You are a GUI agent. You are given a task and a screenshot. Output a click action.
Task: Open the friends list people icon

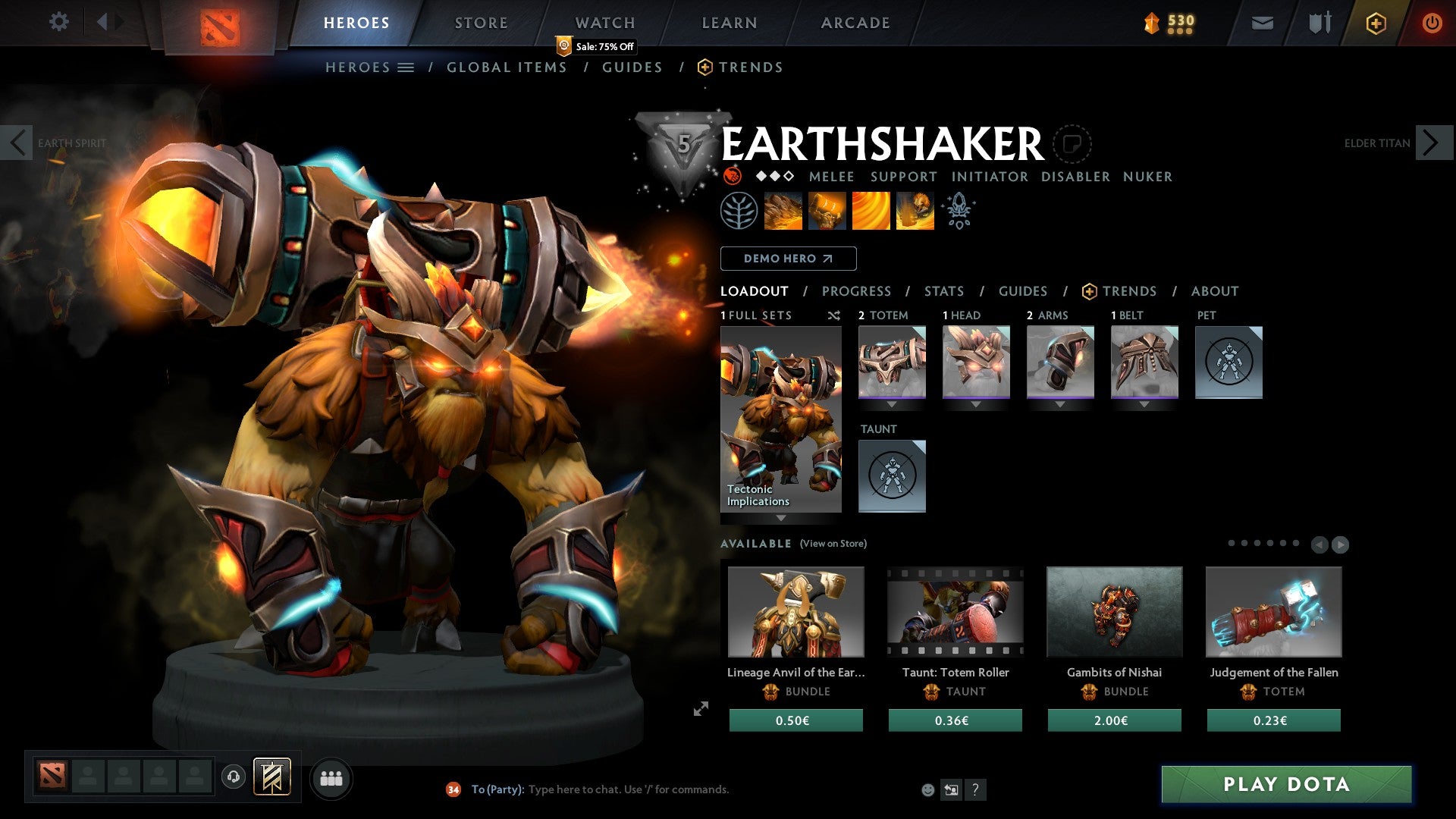331,778
